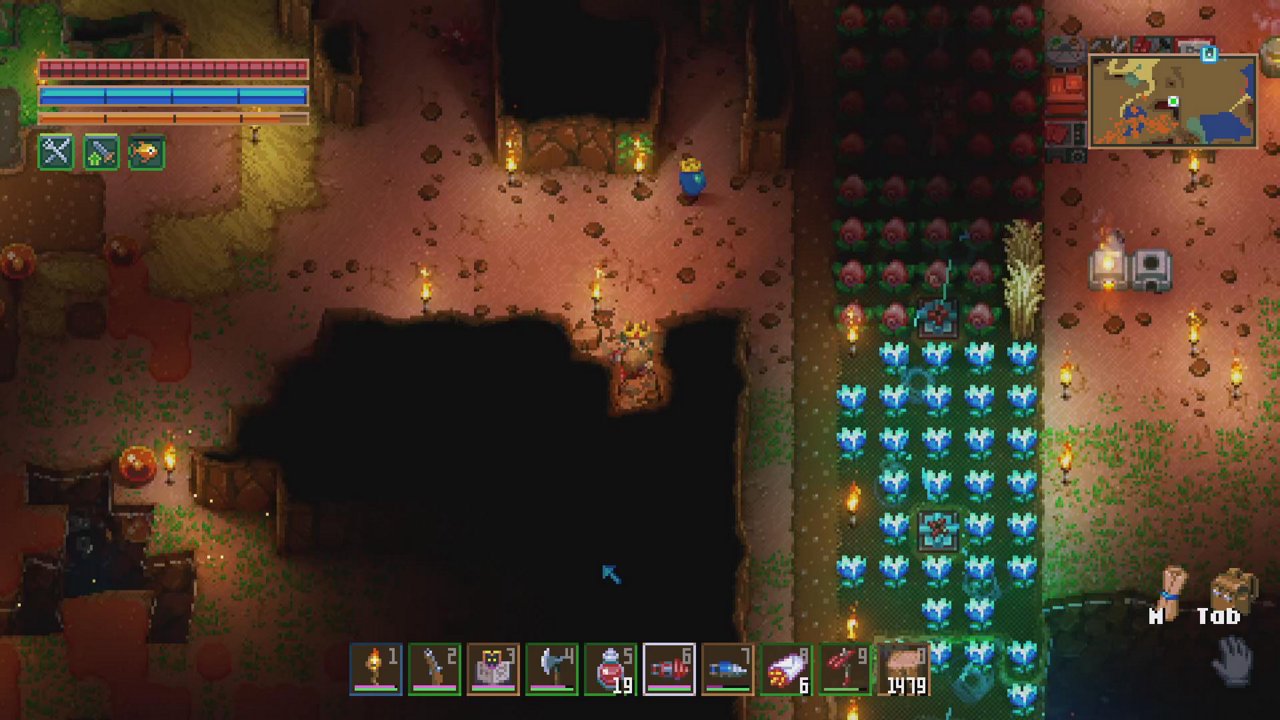Select the open tome in slot 3
Screen dimensions: 1280x720
494,668
